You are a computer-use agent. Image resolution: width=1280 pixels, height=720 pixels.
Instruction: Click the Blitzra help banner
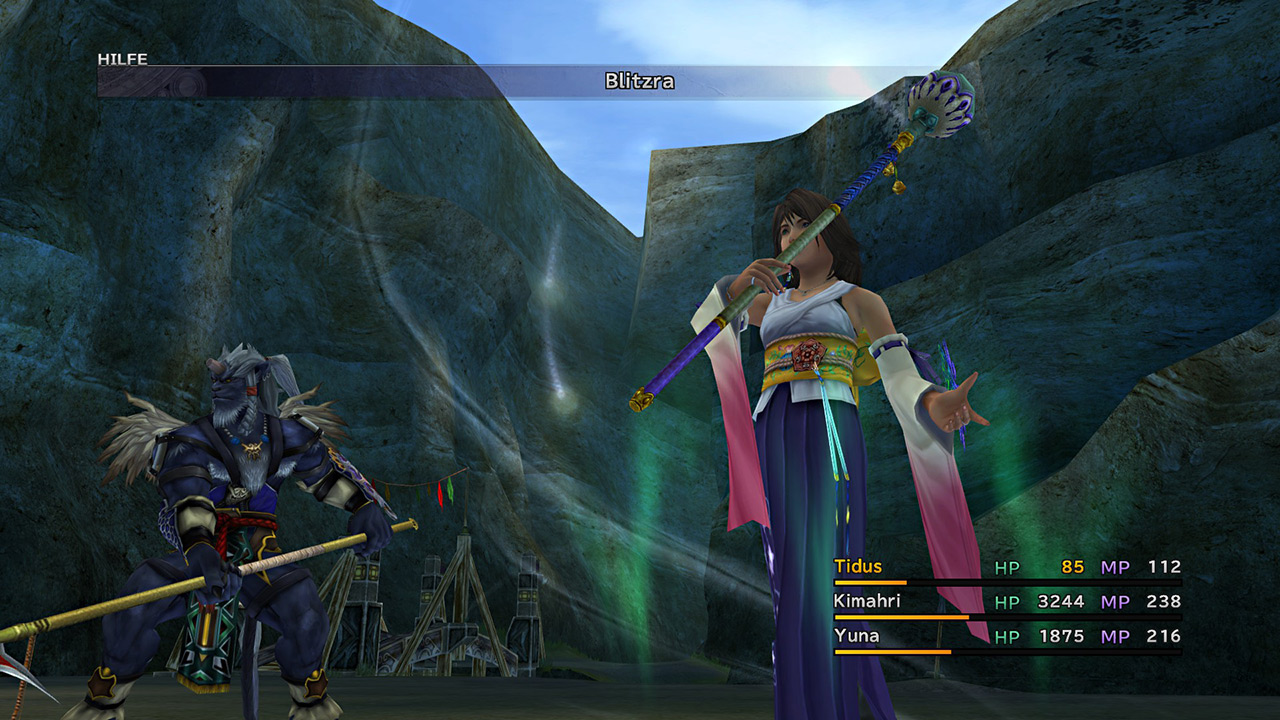[x=639, y=82]
